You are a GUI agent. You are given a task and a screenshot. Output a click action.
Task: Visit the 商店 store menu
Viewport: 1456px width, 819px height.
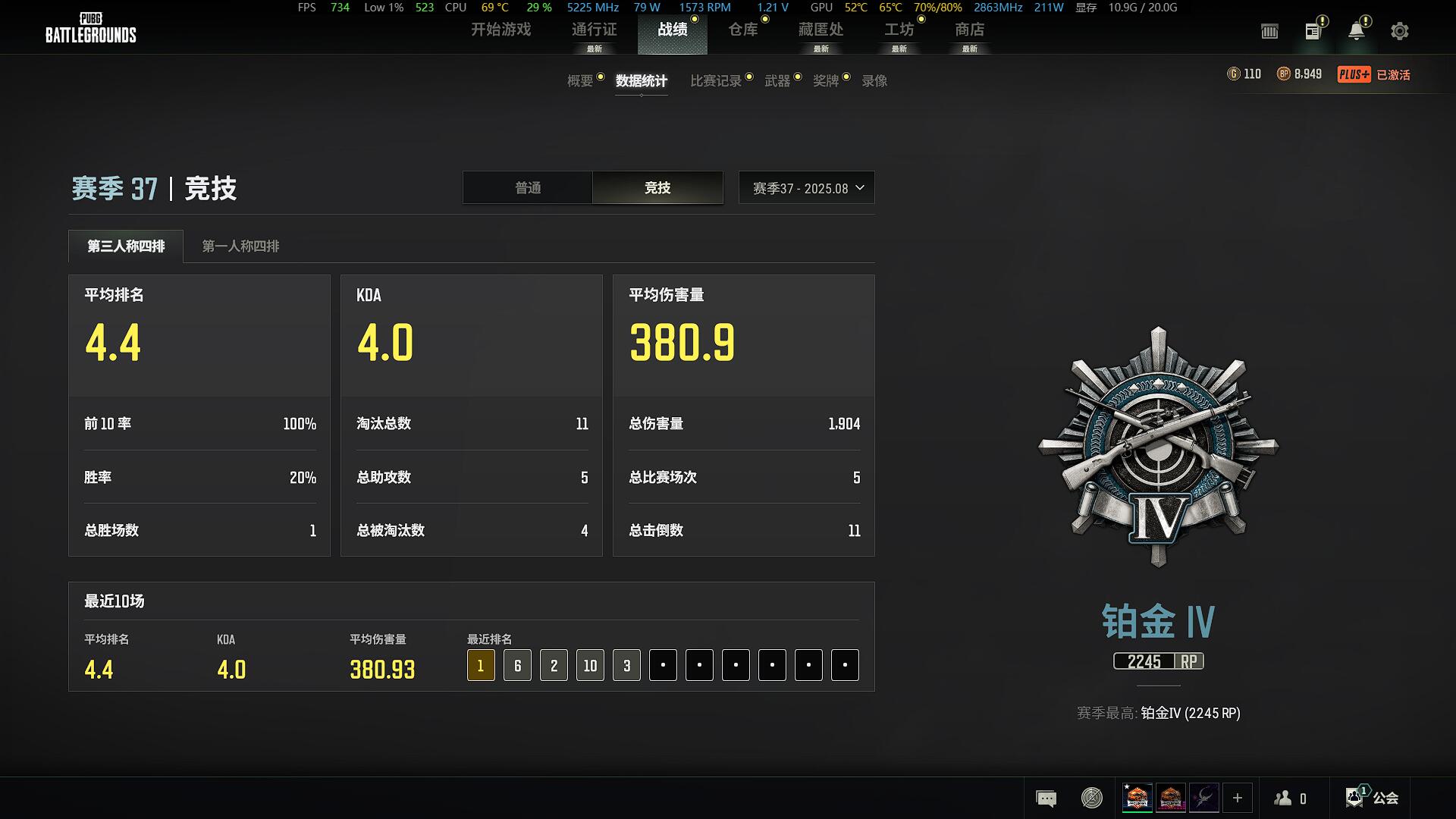(x=969, y=30)
